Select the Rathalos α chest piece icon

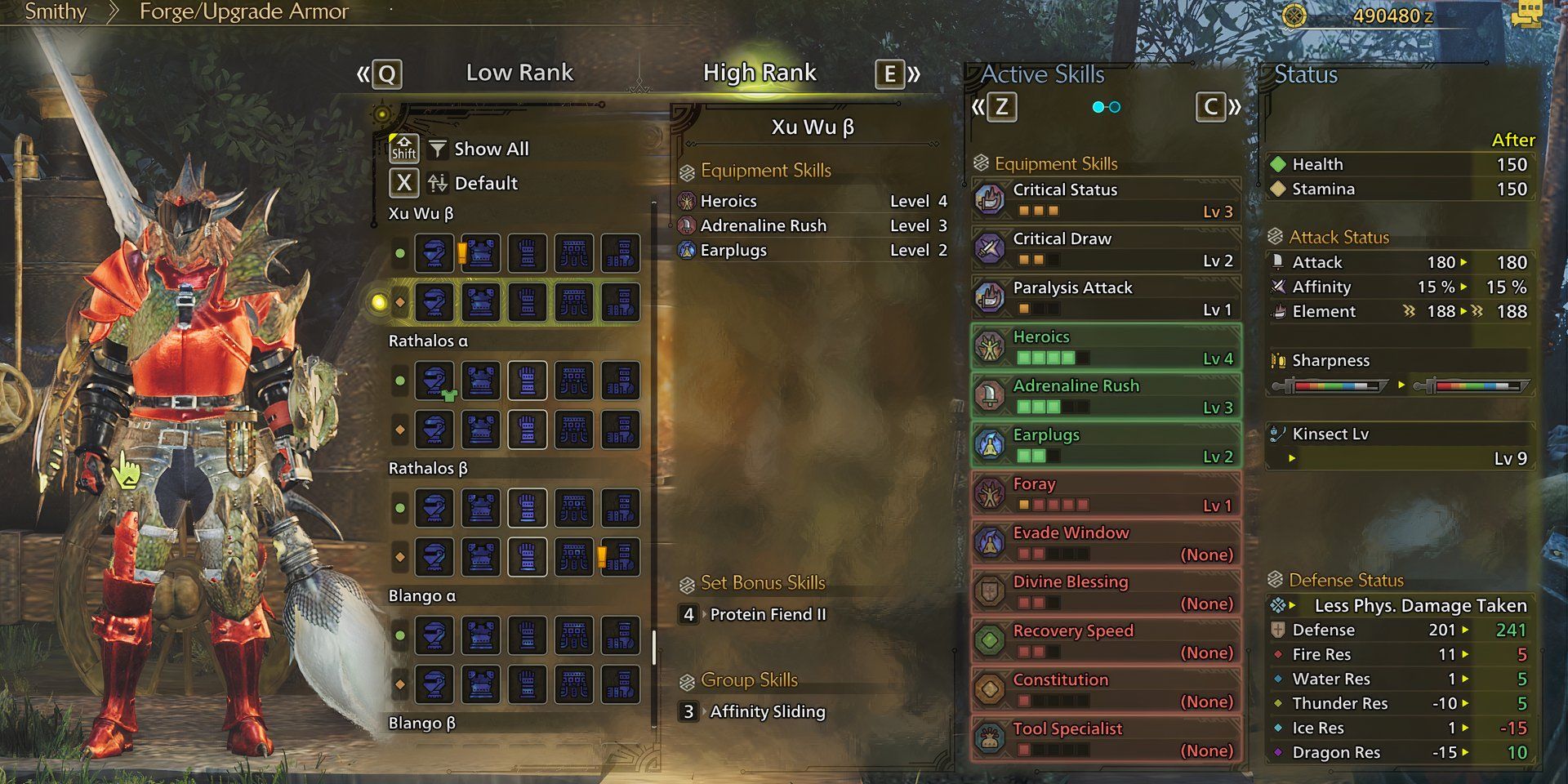pyautogui.click(x=481, y=381)
